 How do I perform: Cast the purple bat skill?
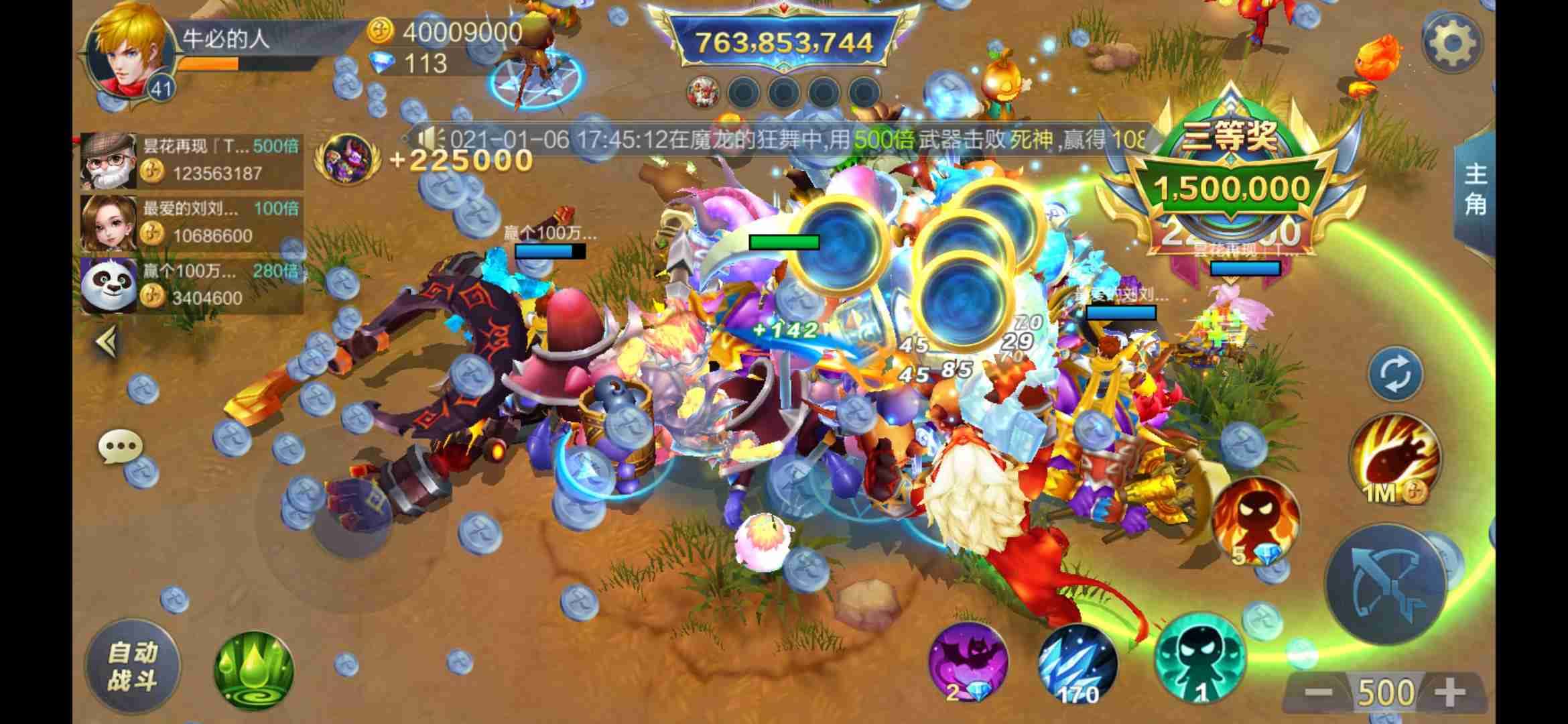(x=968, y=662)
